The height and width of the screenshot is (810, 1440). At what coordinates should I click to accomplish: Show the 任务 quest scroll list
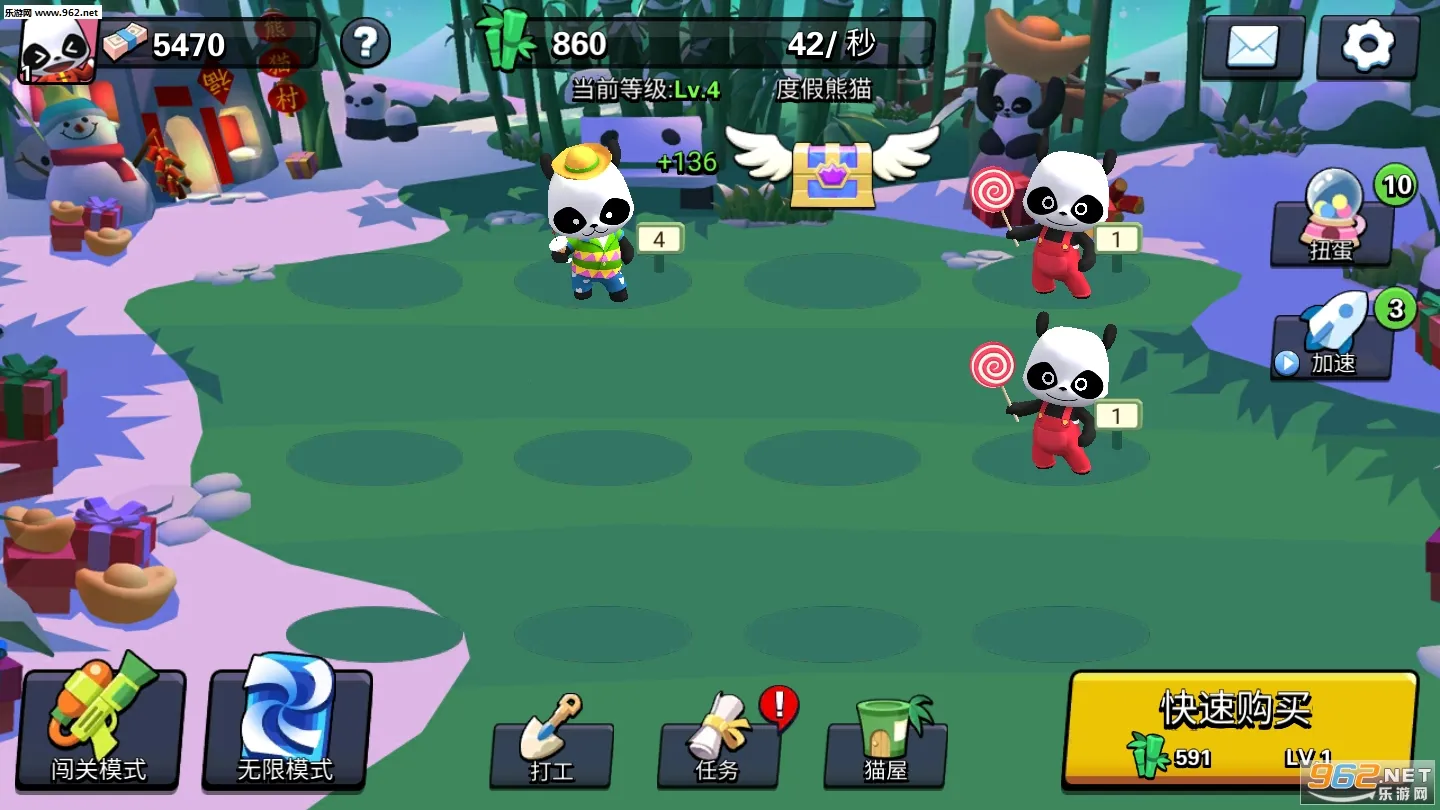tap(718, 745)
